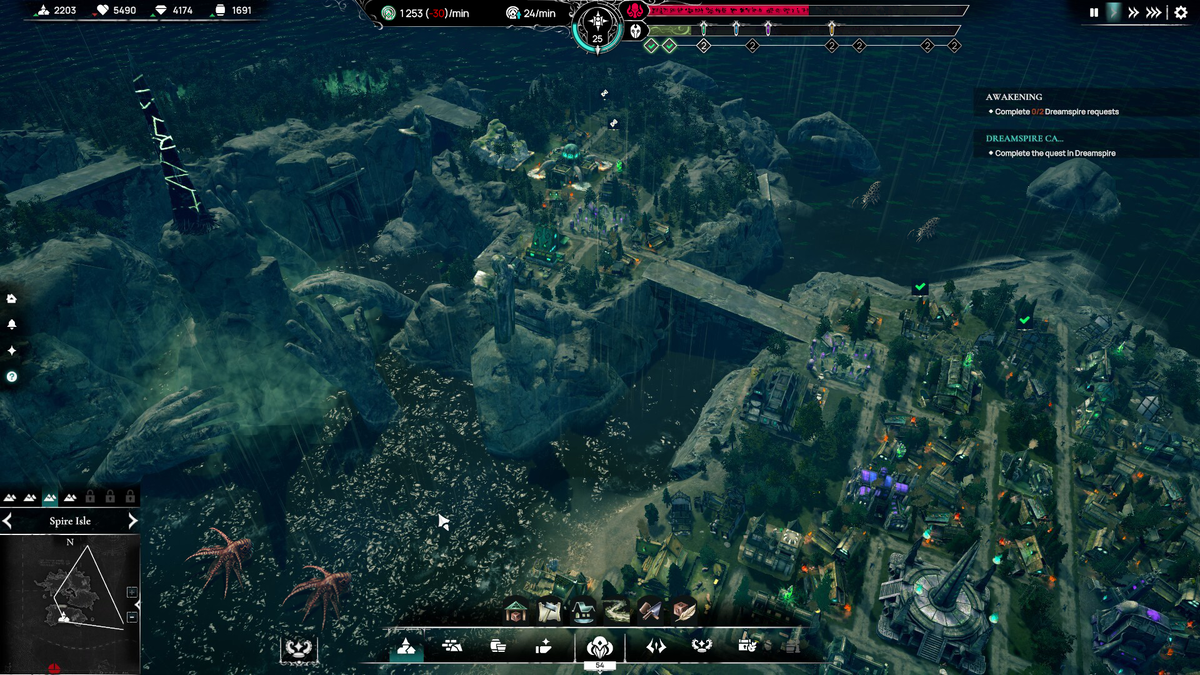
Task: Open the question mark help icon
Action: tap(12, 377)
